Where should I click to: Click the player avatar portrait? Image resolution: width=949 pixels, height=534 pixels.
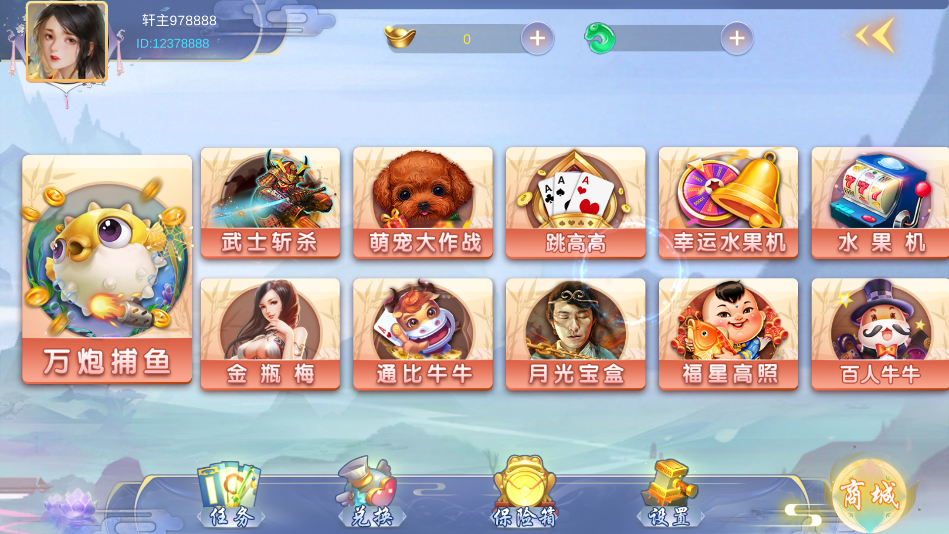67,41
